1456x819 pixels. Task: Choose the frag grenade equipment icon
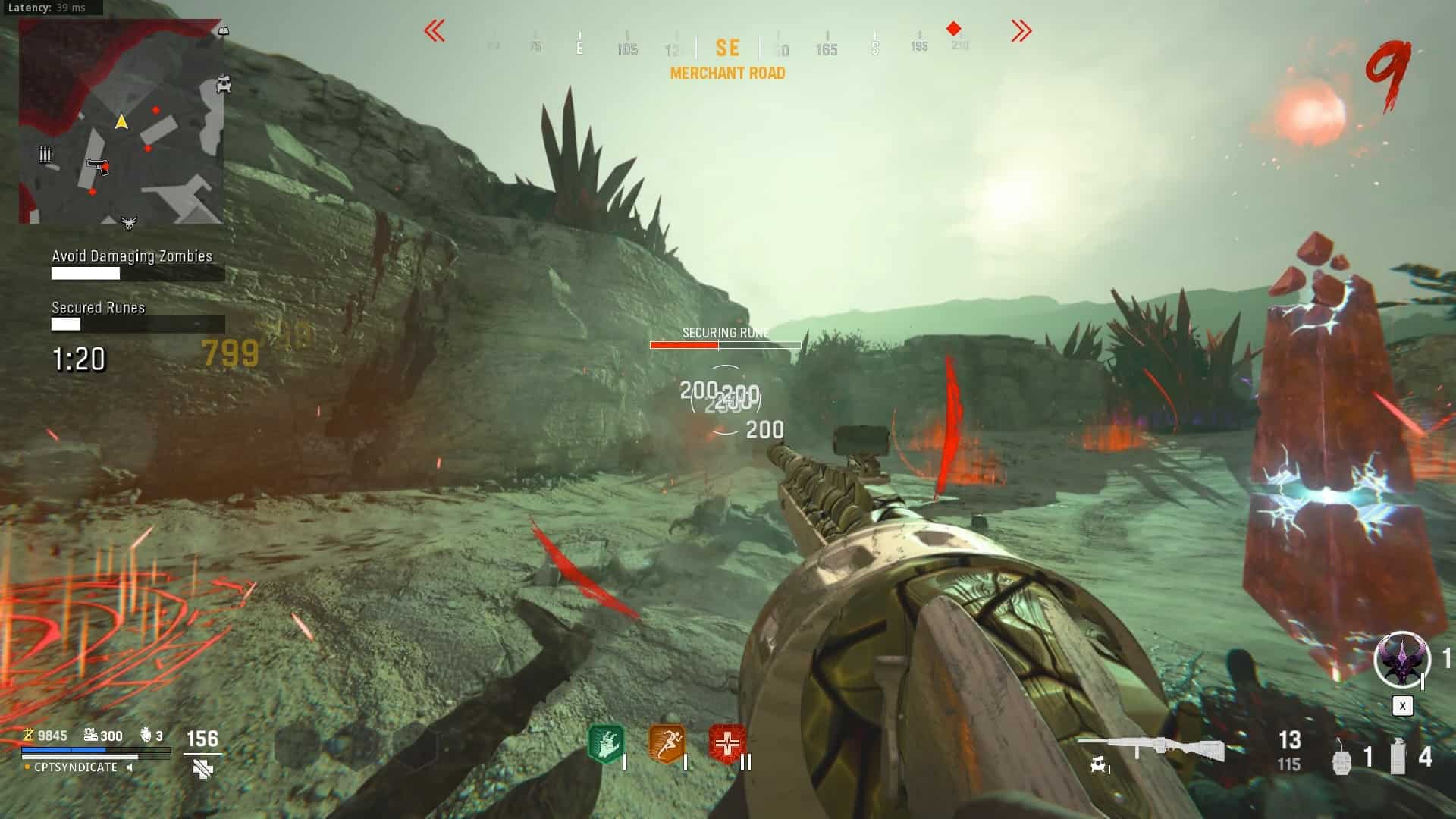coord(1341,758)
